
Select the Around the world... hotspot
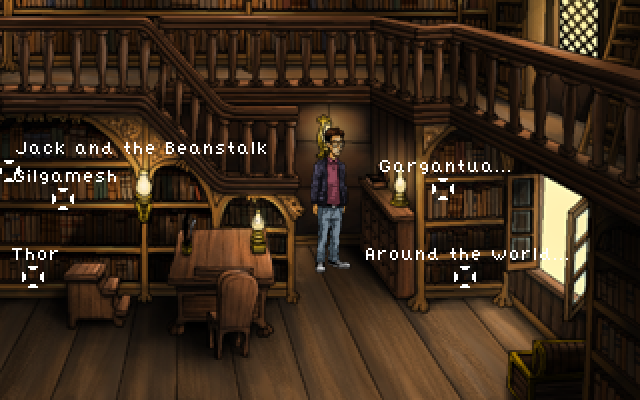pyautogui.click(x=465, y=276)
